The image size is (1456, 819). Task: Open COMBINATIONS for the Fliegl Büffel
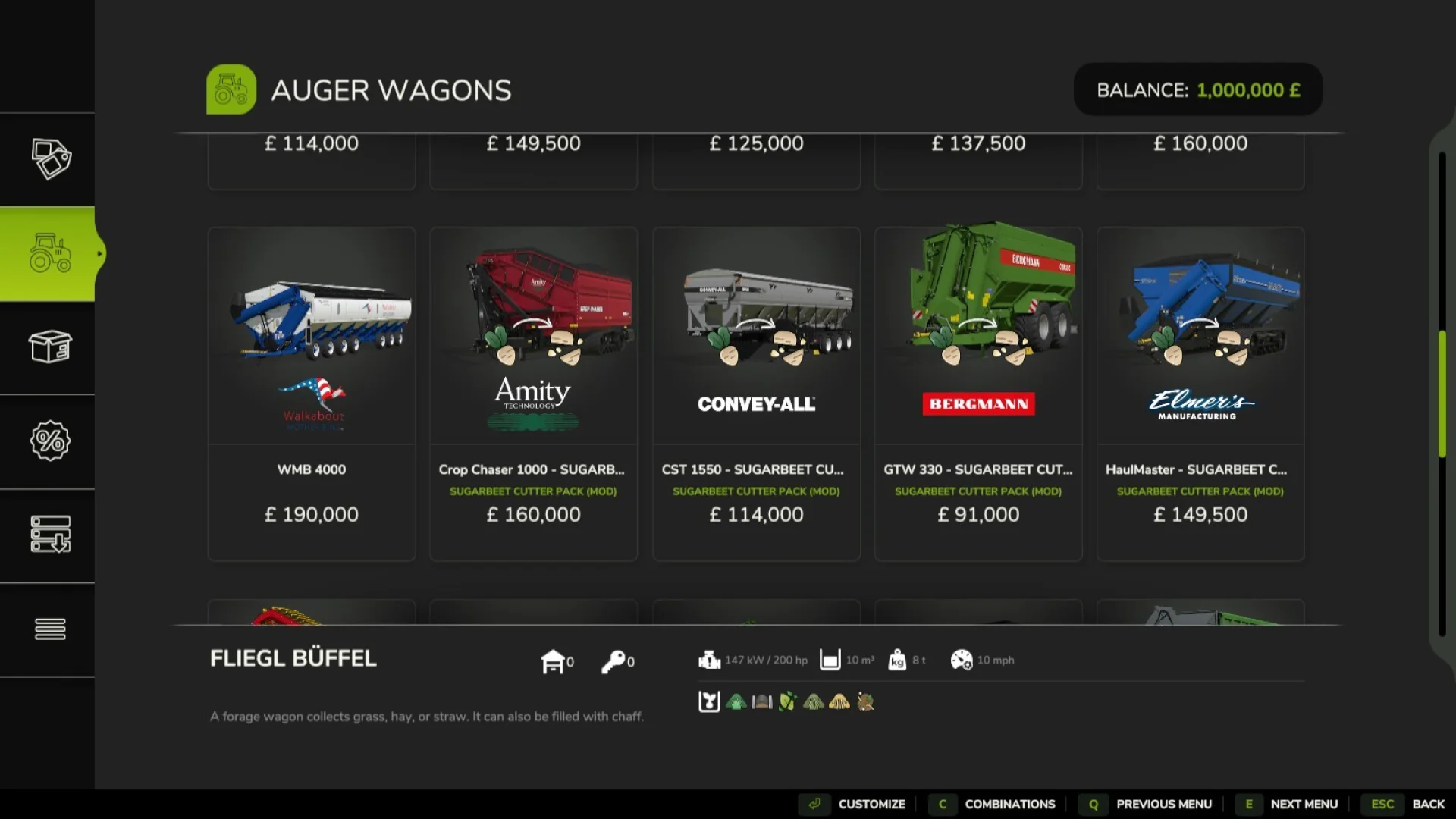(x=1009, y=804)
